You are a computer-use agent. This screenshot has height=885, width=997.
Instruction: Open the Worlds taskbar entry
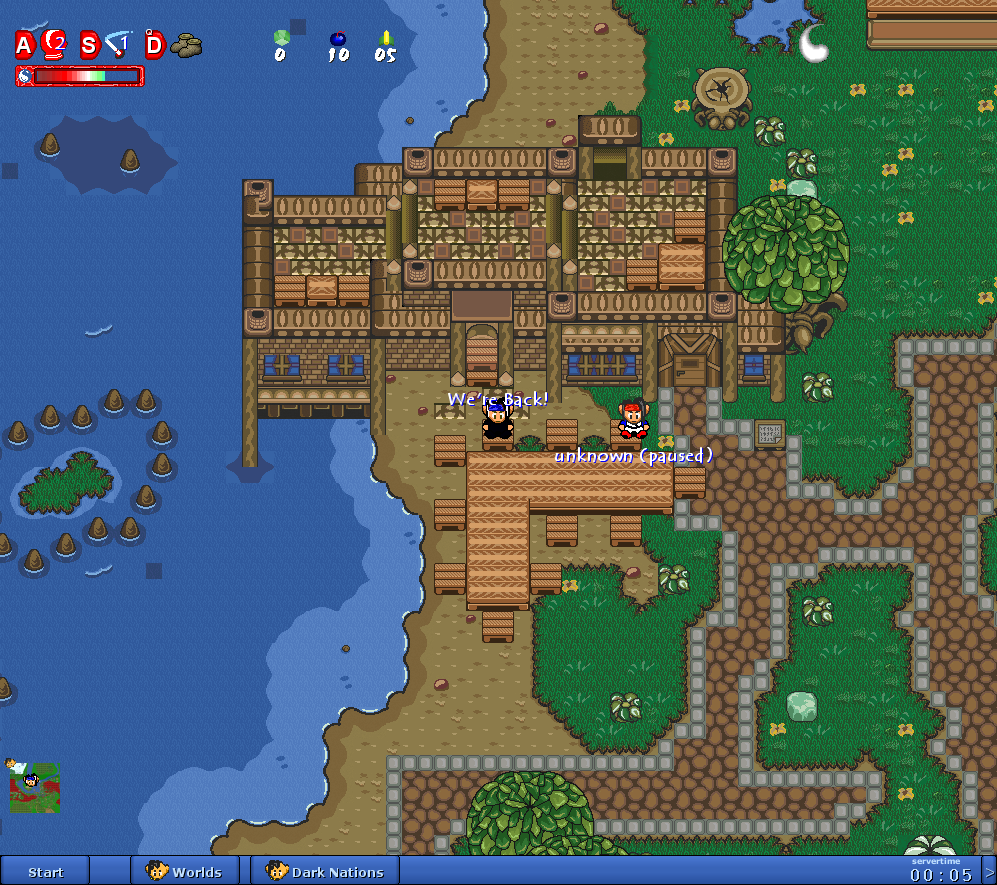[x=185, y=871]
